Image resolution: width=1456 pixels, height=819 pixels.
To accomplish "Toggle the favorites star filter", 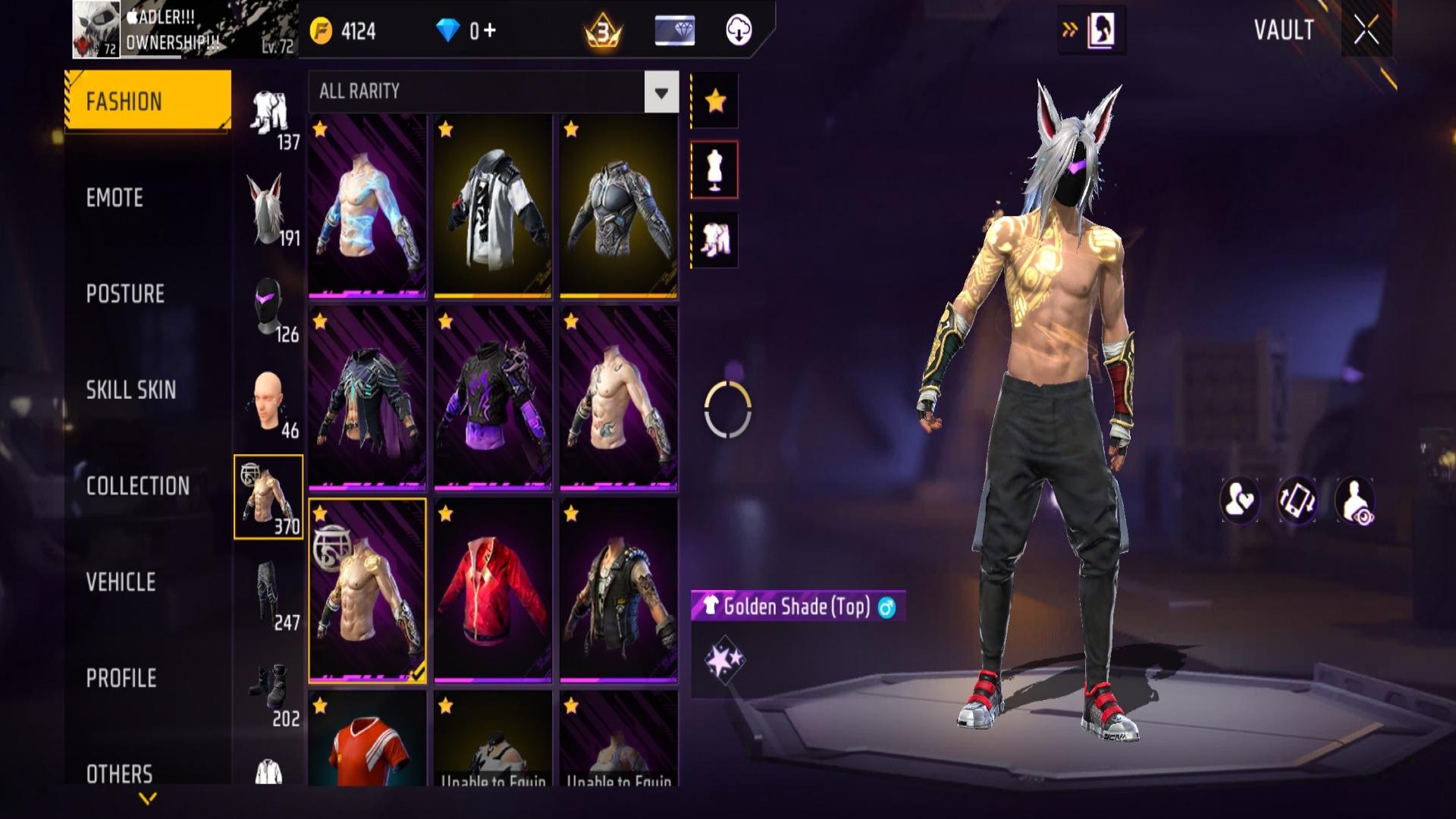I will coord(714,100).
